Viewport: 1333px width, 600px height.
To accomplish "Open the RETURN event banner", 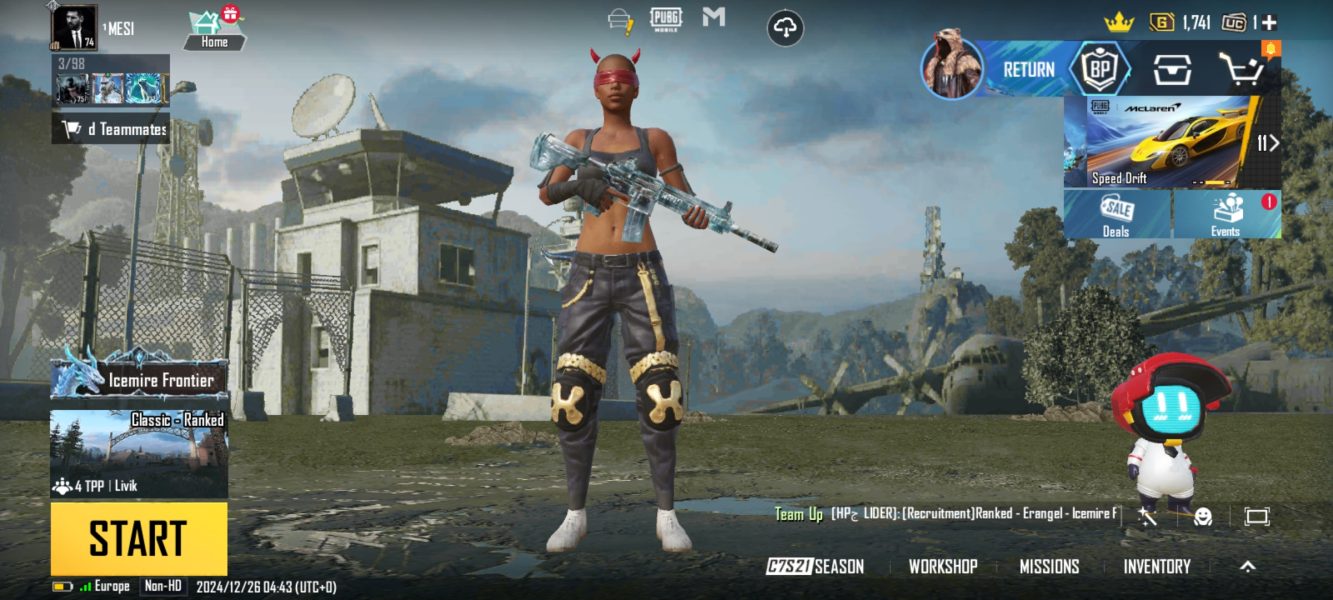I will click(1000, 69).
